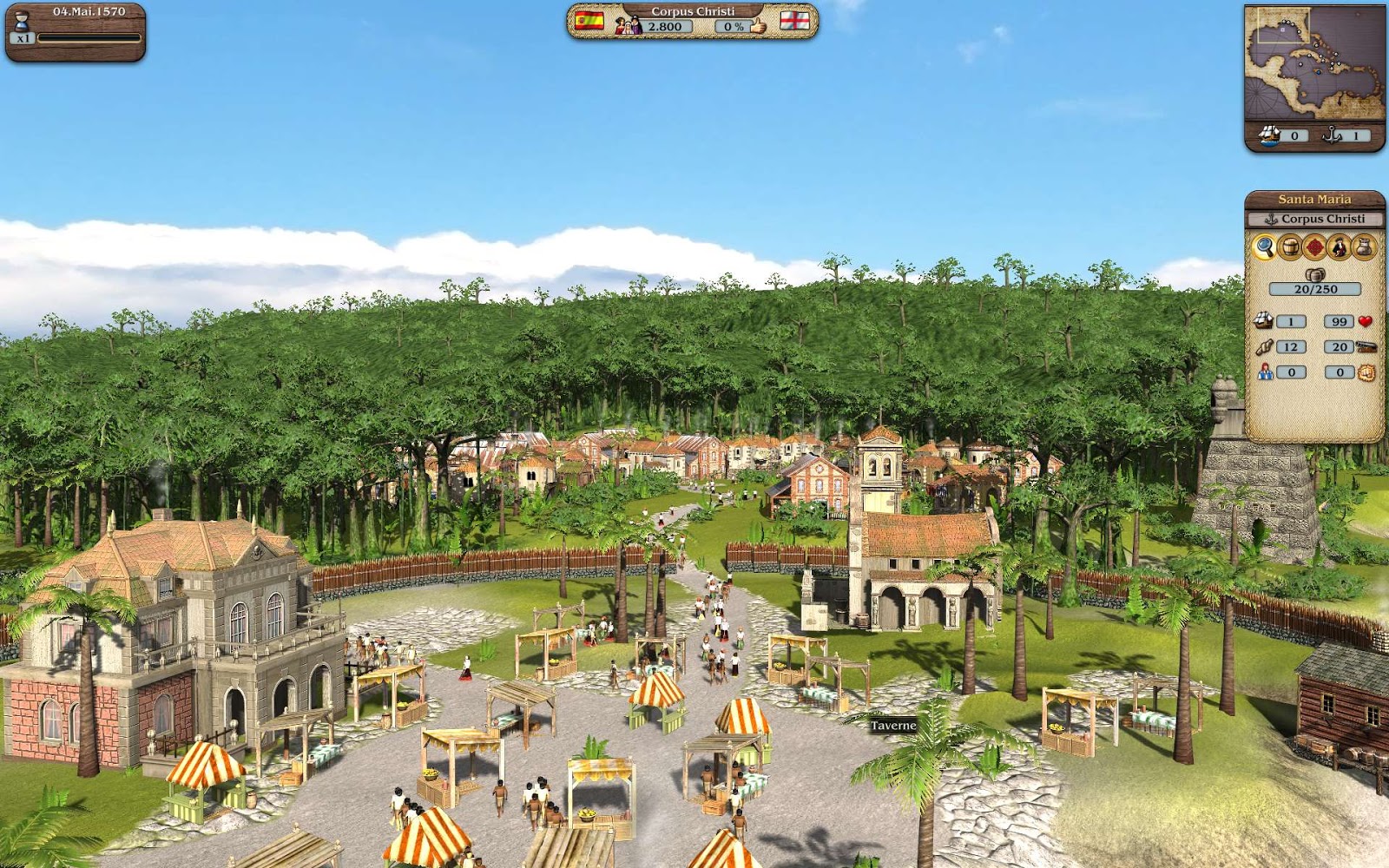Click the hourglass icon in the date panel
This screenshot has height=868, width=1389.
(x=22, y=22)
